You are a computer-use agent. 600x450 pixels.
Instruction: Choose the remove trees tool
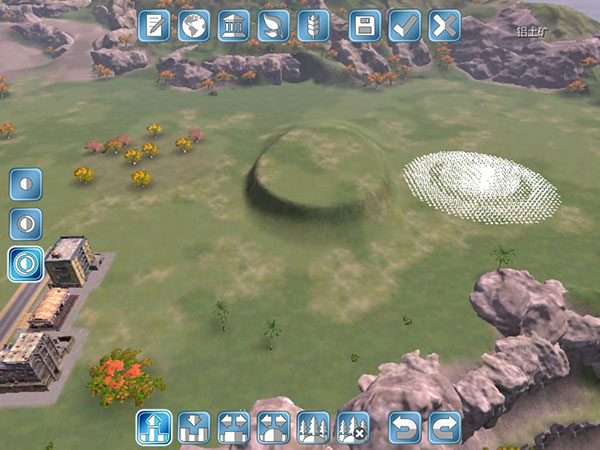point(354,428)
